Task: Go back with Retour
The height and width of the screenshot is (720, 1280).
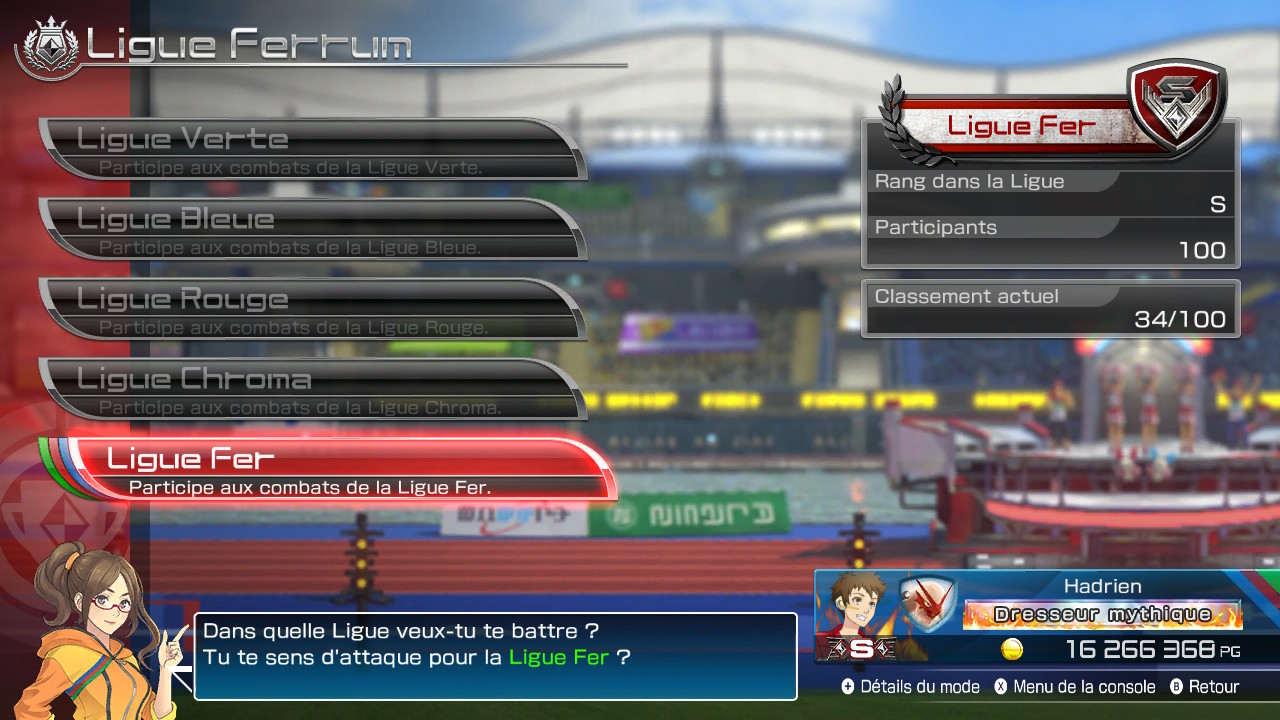Action: [x=1204, y=687]
